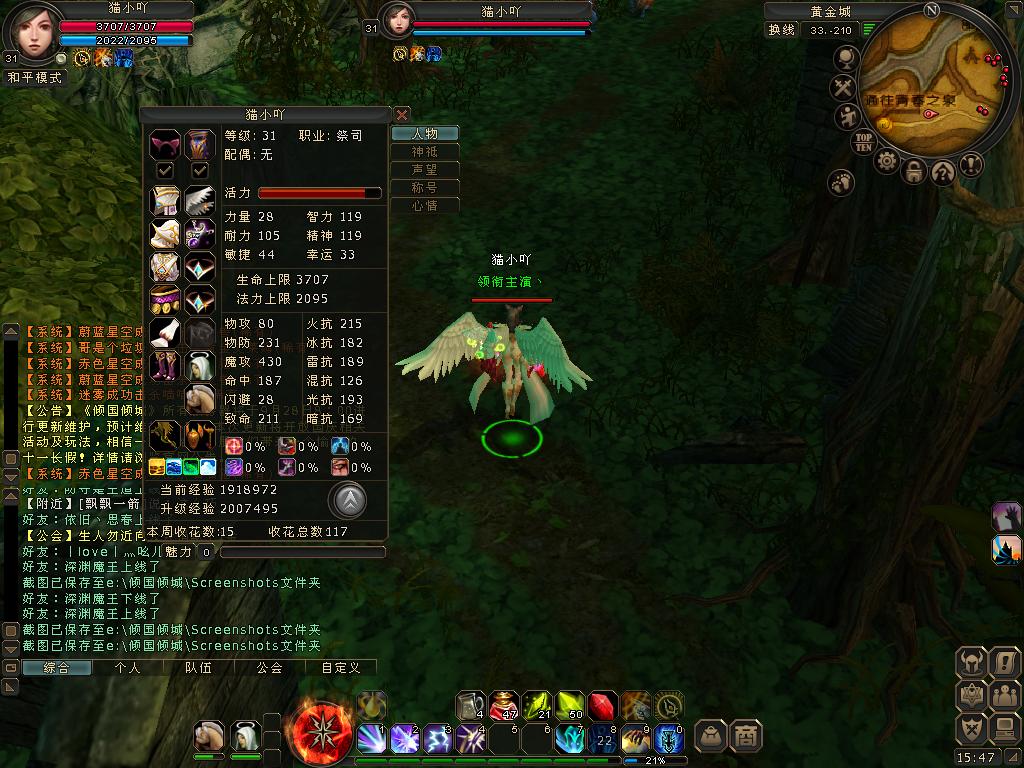Open the TOP TEN rankings
Image resolution: width=1024 pixels, height=768 pixels.
pyautogui.click(x=864, y=142)
